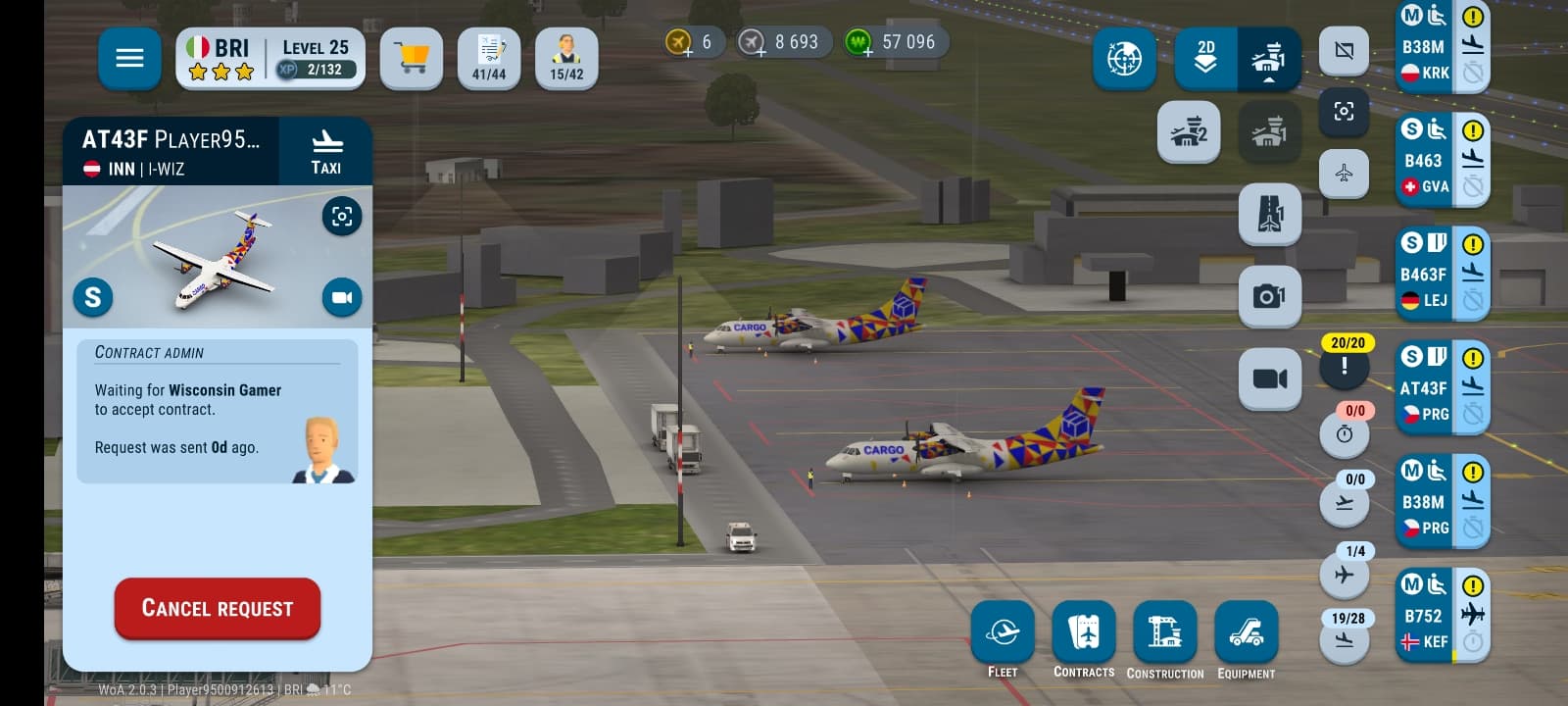Open the Contracts menu
This screenshot has height=706, width=1568.
point(1084,633)
